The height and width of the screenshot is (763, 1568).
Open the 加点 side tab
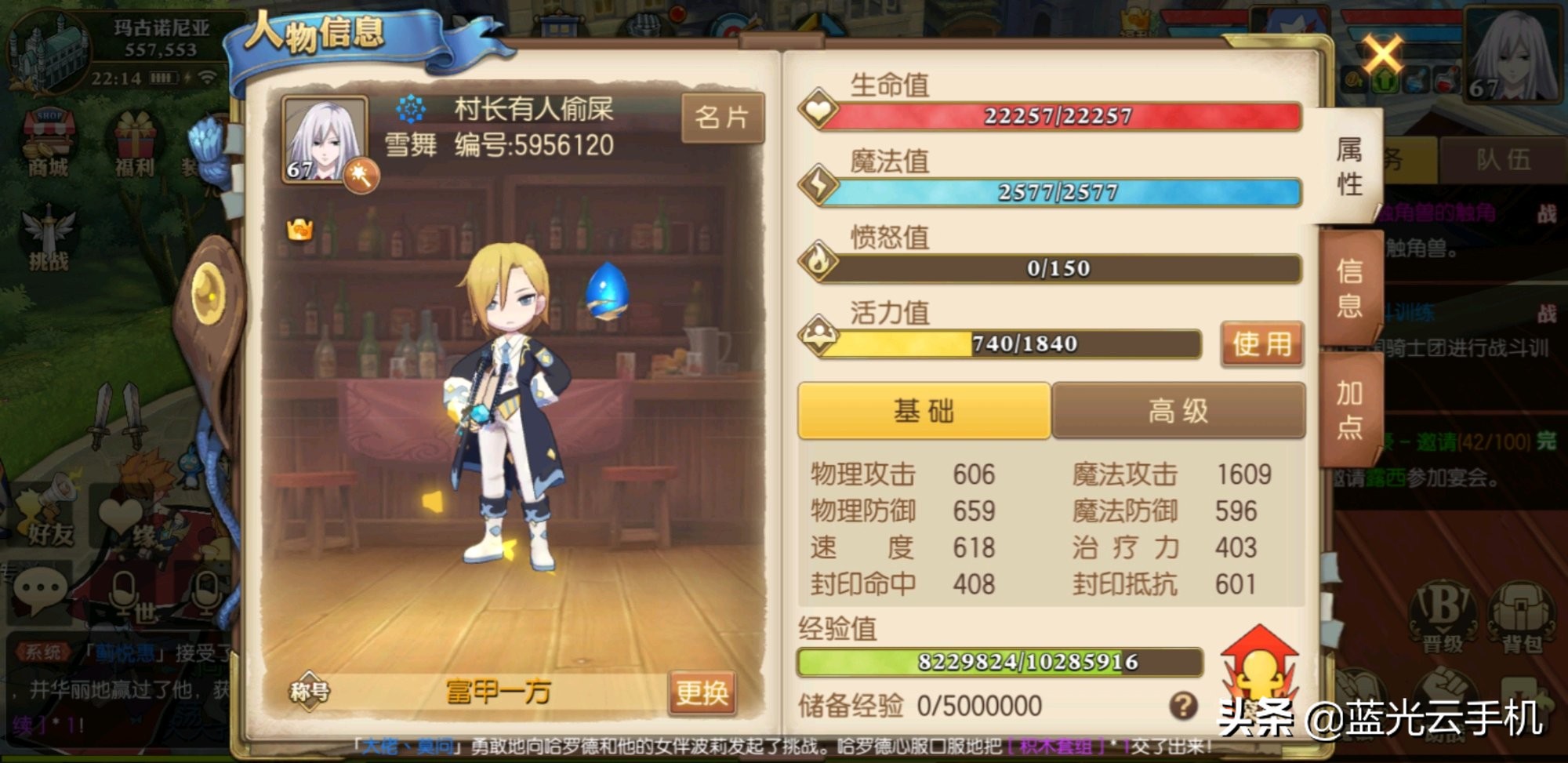click(1348, 409)
